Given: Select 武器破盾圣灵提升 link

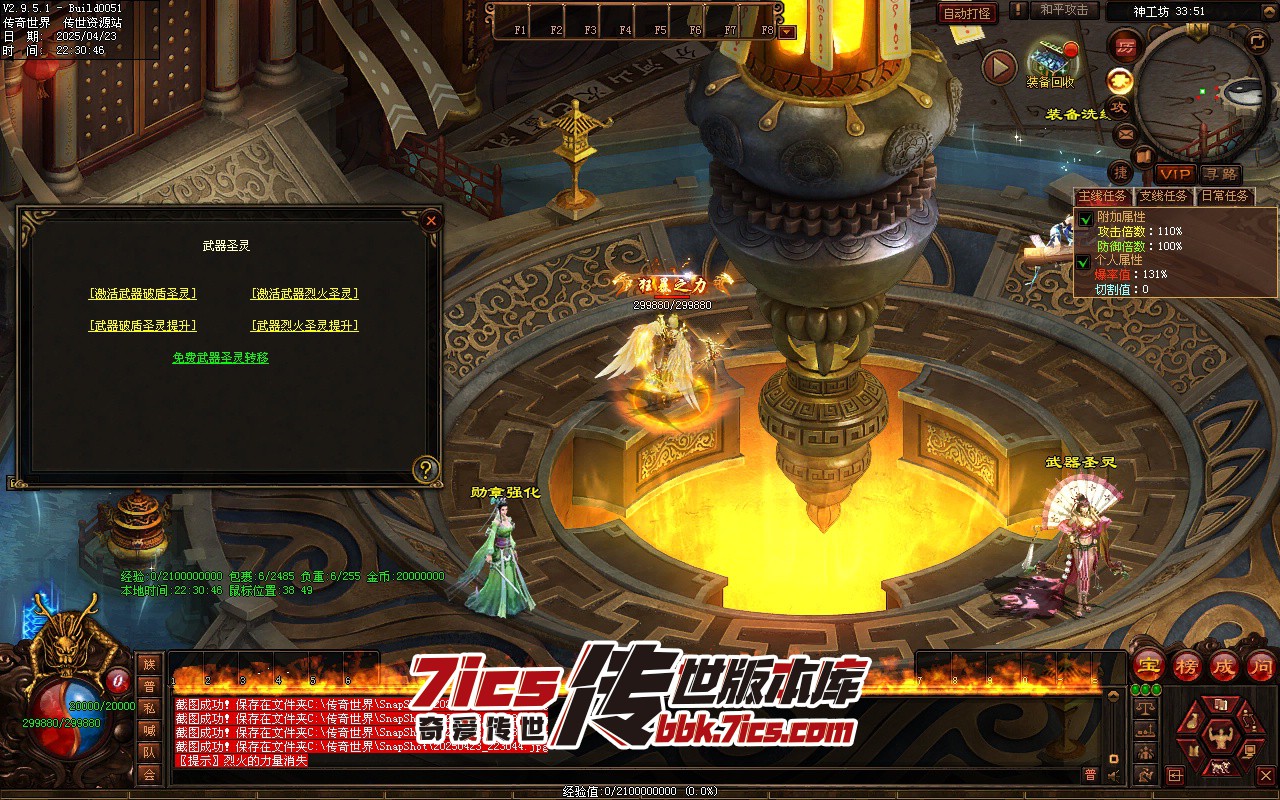Looking at the screenshot, I should pos(142,326).
